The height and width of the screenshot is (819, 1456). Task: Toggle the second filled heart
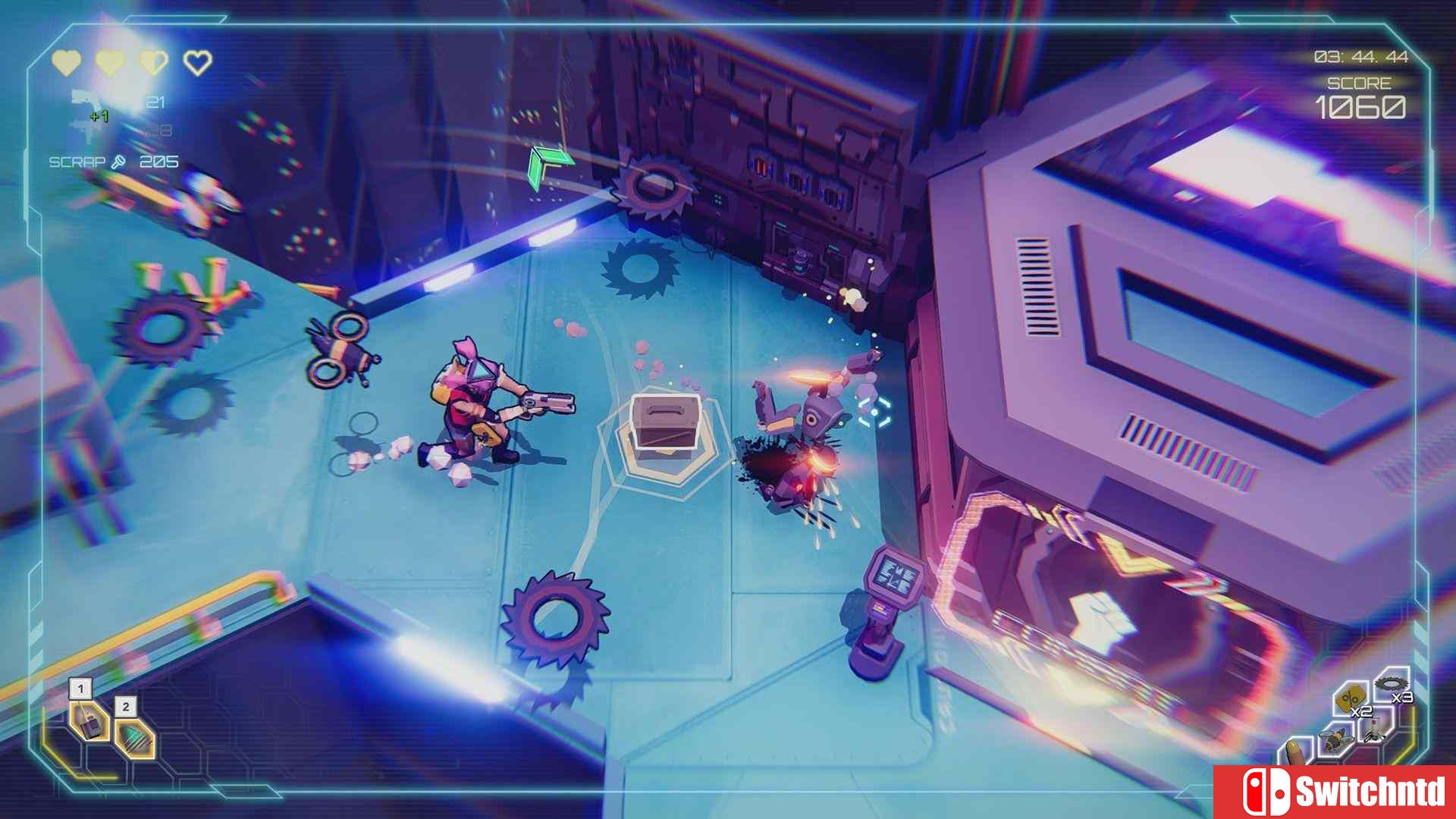pos(110,62)
